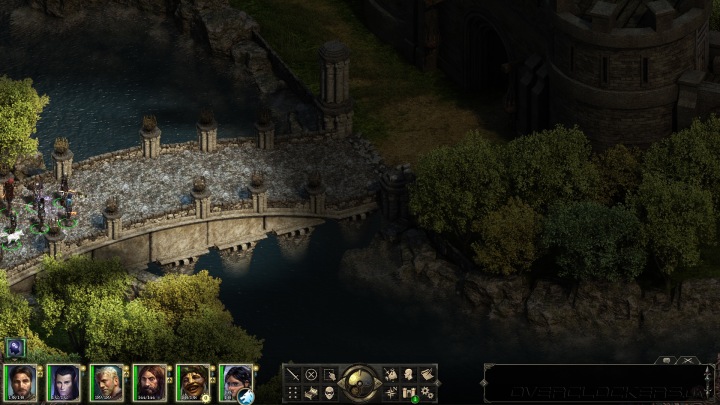Select the grey-haired man party portrait
The image size is (720, 405).
[106, 382]
